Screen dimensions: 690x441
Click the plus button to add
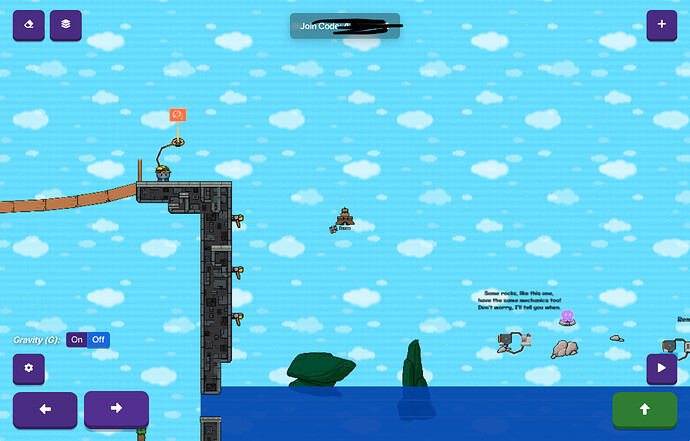(x=661, y=25)
